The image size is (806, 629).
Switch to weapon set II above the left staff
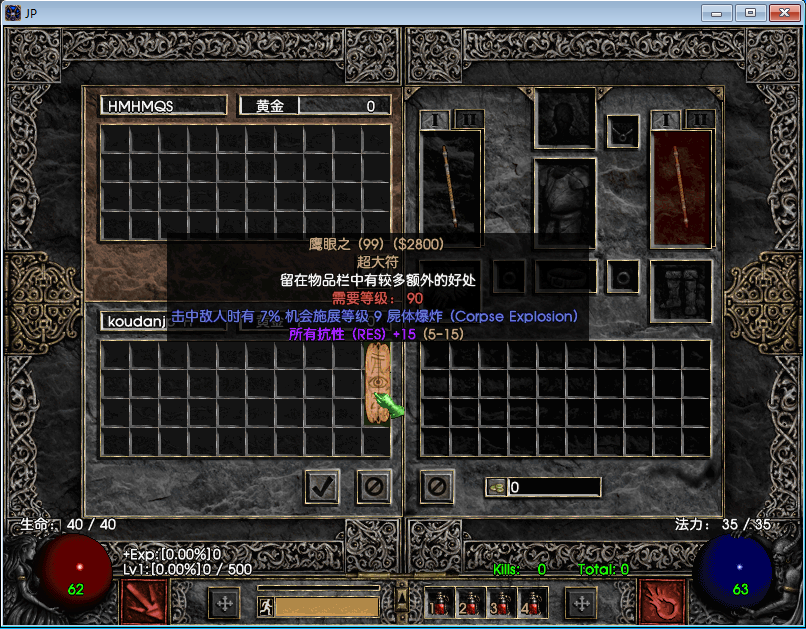469,119
